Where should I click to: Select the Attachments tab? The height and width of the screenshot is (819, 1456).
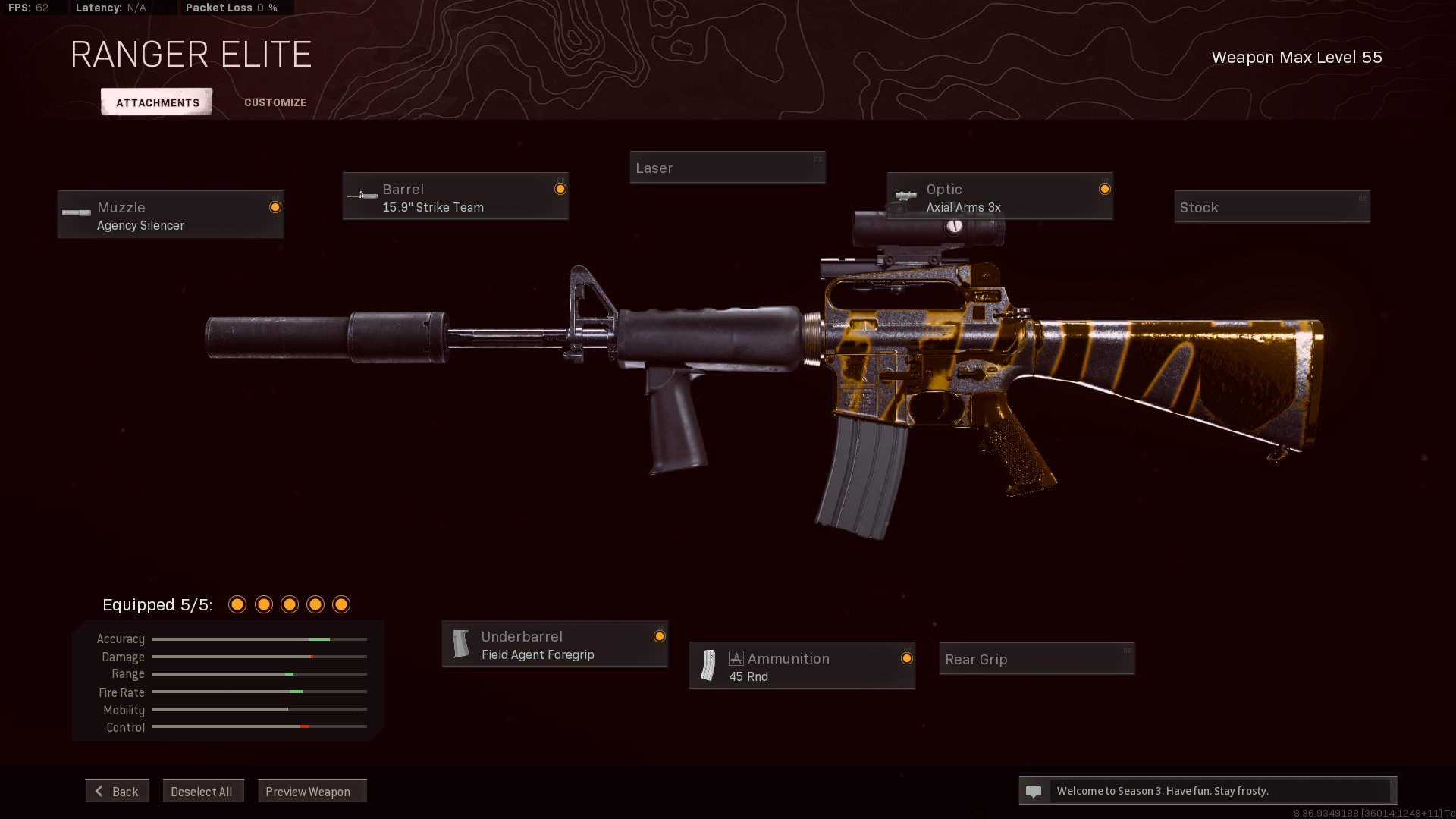[x=155, y=102]
